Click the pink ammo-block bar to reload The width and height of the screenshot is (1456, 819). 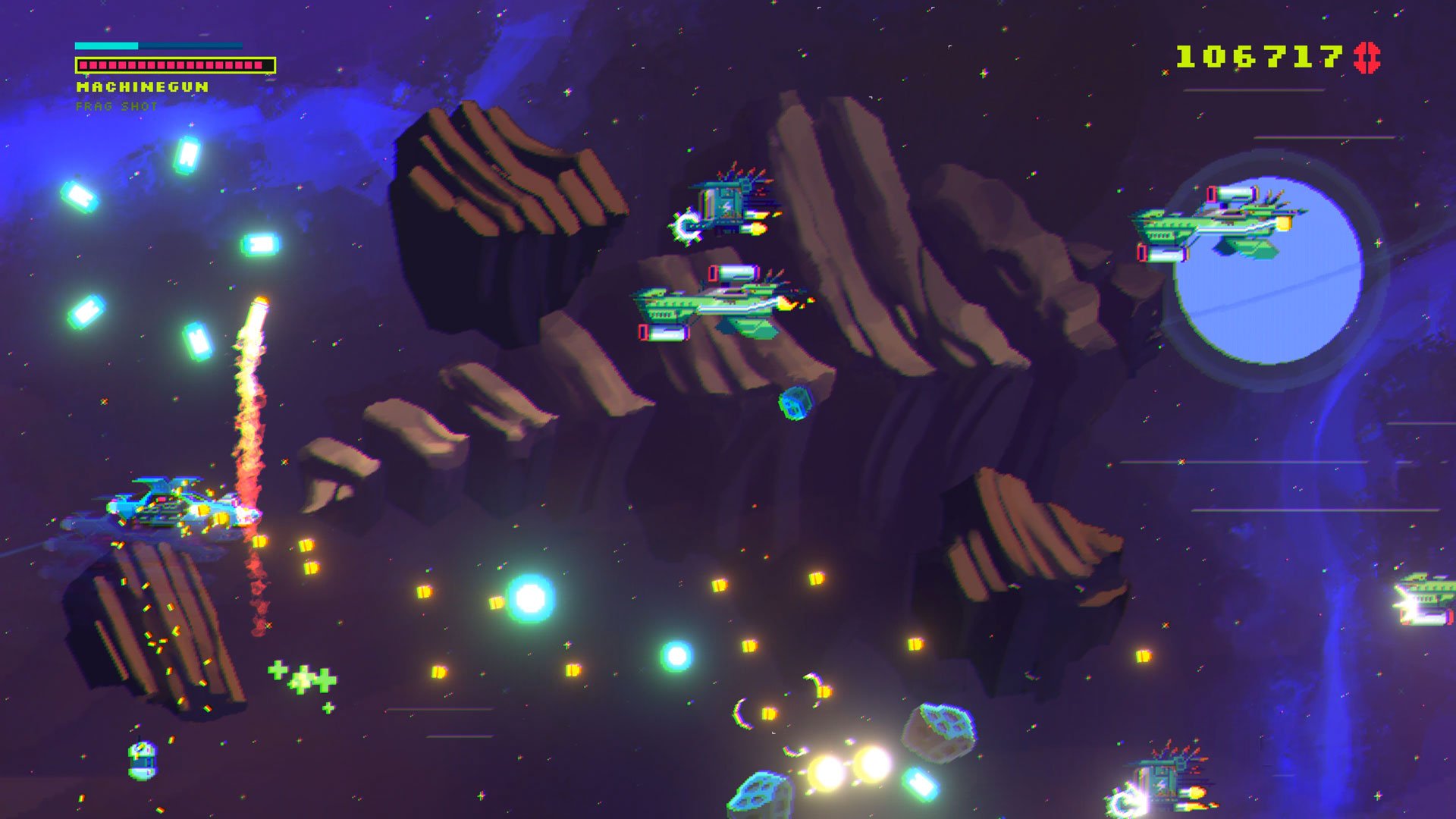pyautogui.click(x=173, y=66)
